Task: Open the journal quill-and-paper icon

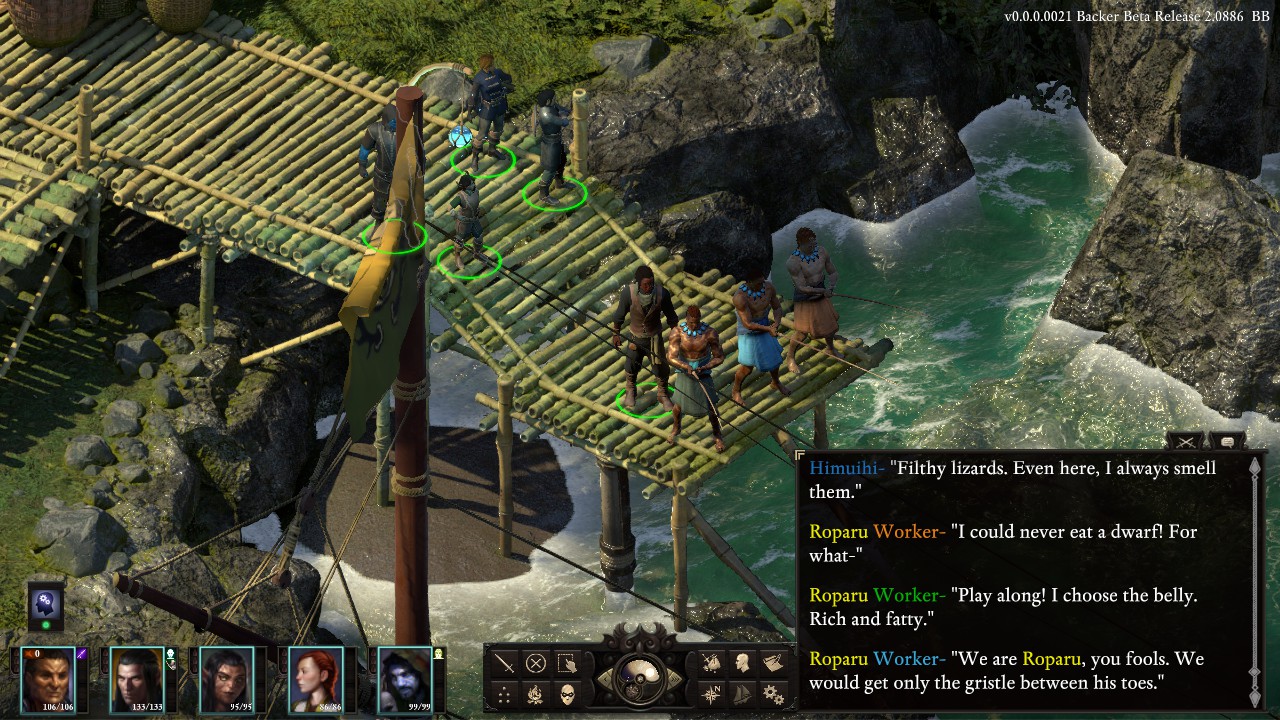Action: [x=773, y=663]
